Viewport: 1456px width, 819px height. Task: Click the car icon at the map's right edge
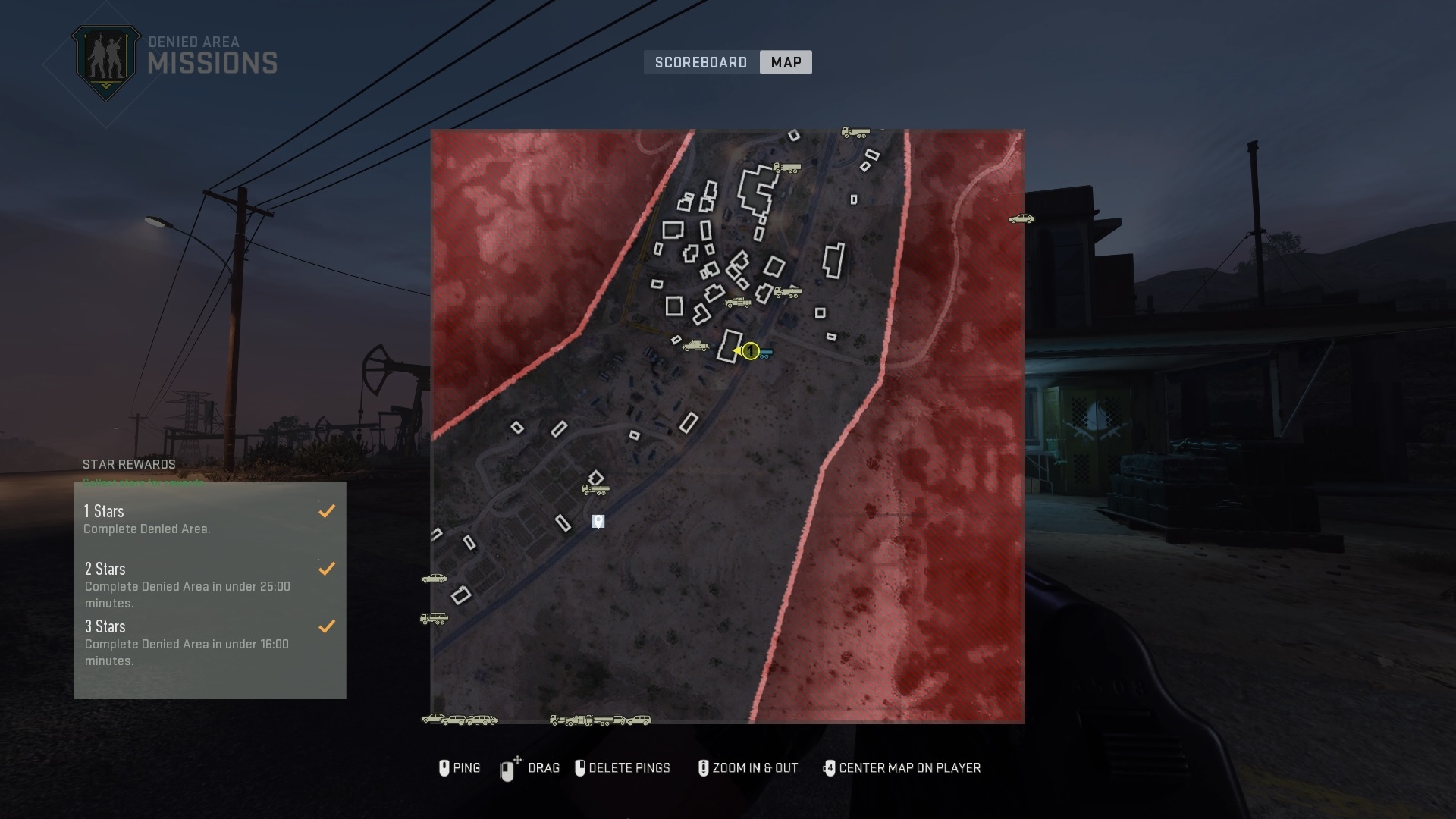click(1021, 219)
